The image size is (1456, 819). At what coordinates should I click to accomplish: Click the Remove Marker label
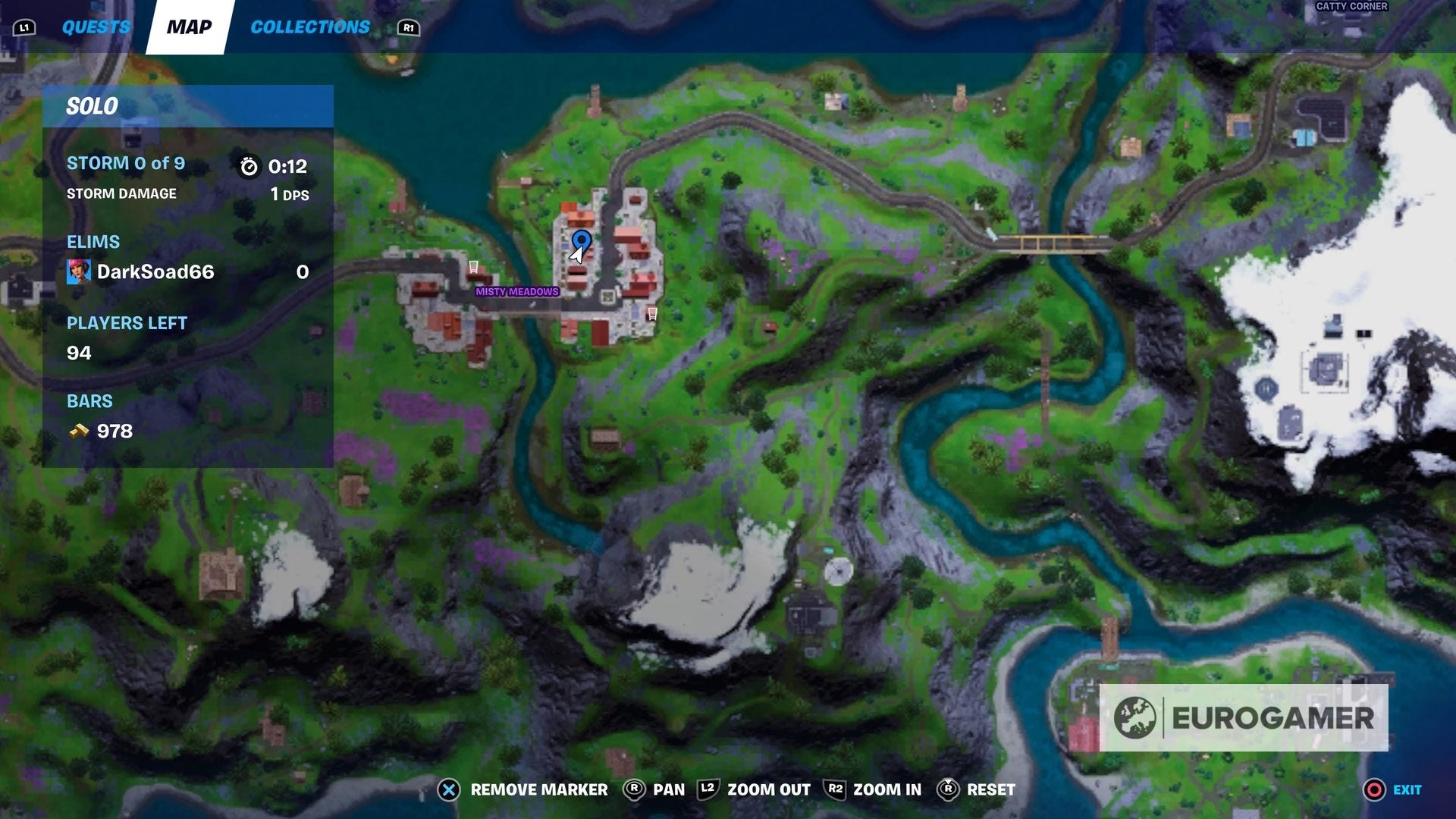click(x=538, y=789)
